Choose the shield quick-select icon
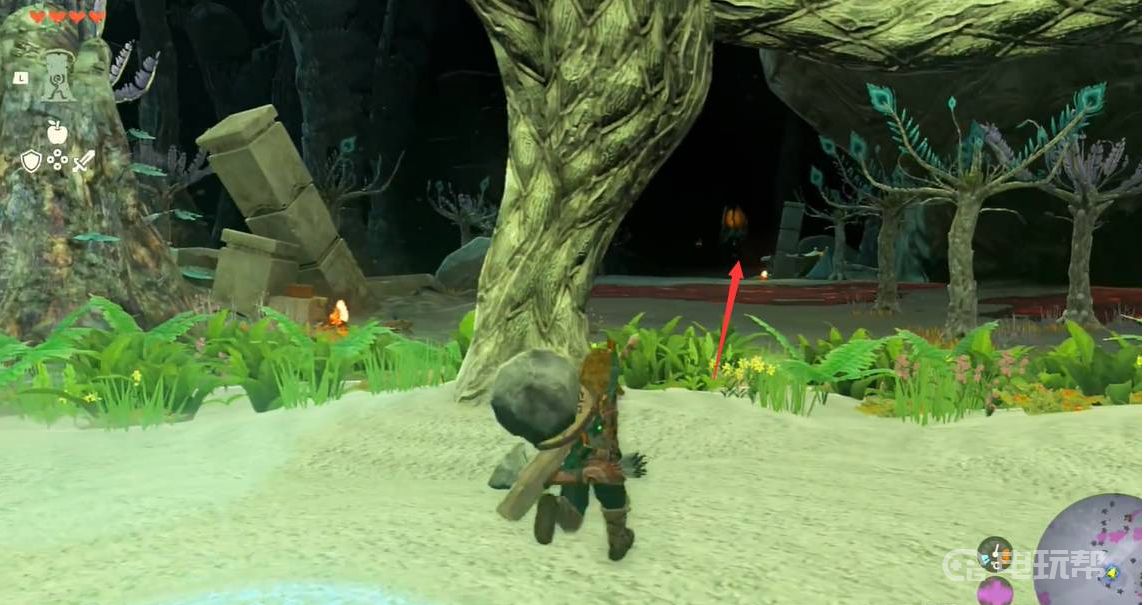Screen dimensions: 1144x605 tap(31, 160)
